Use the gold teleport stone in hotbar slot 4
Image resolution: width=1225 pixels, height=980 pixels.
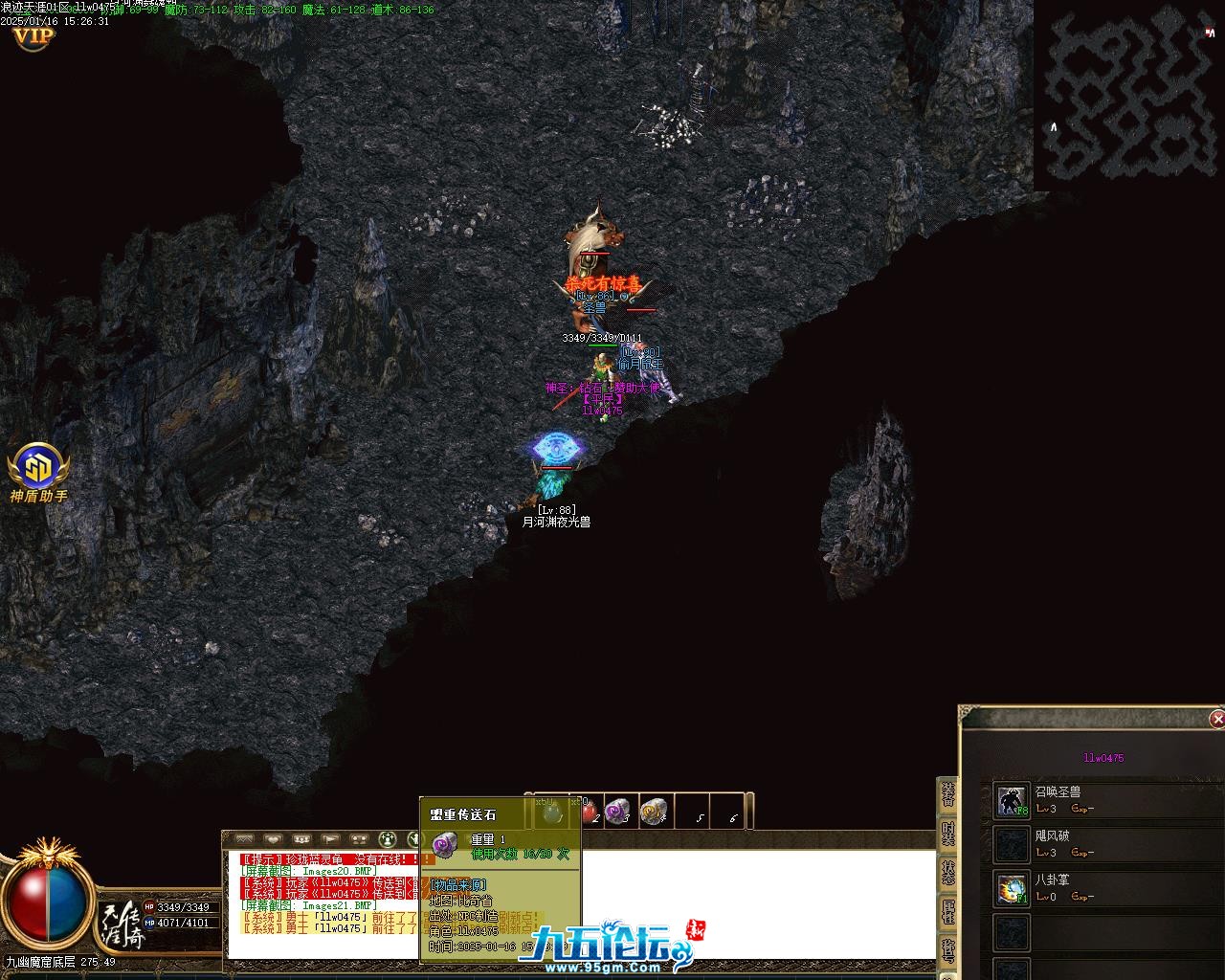pyautogui.click(x=655, y=811)
